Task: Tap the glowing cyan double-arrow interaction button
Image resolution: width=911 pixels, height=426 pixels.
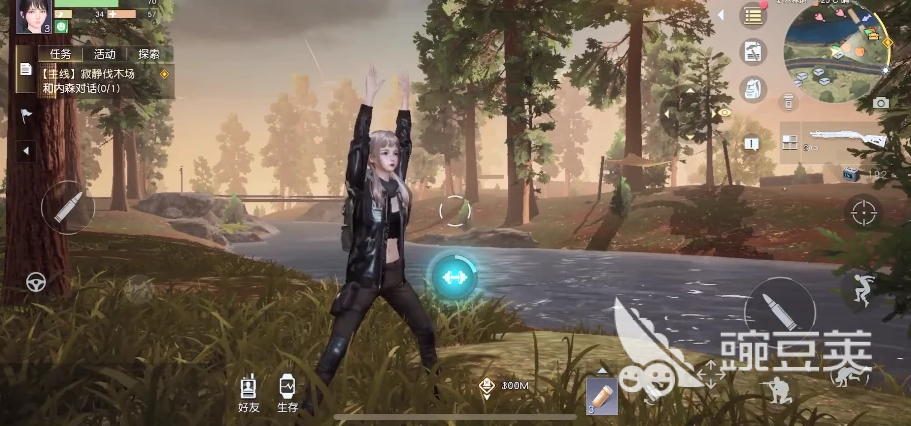Action: click(453, 277)
